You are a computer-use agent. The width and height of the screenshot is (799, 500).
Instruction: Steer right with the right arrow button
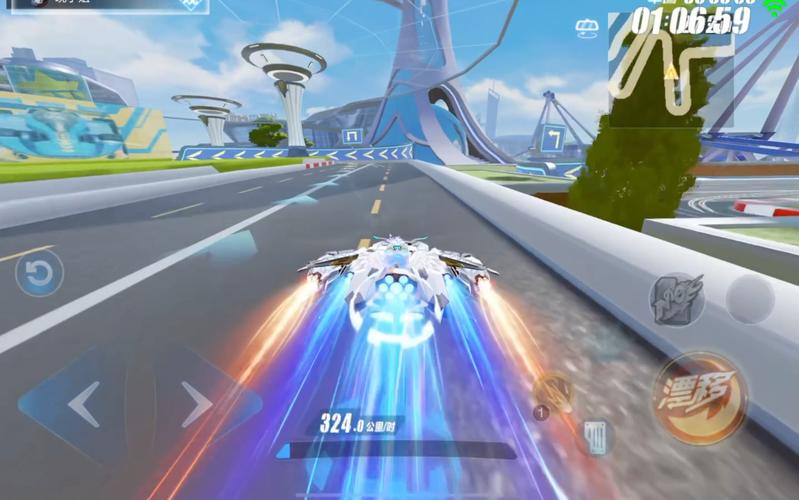pos(197,405)
